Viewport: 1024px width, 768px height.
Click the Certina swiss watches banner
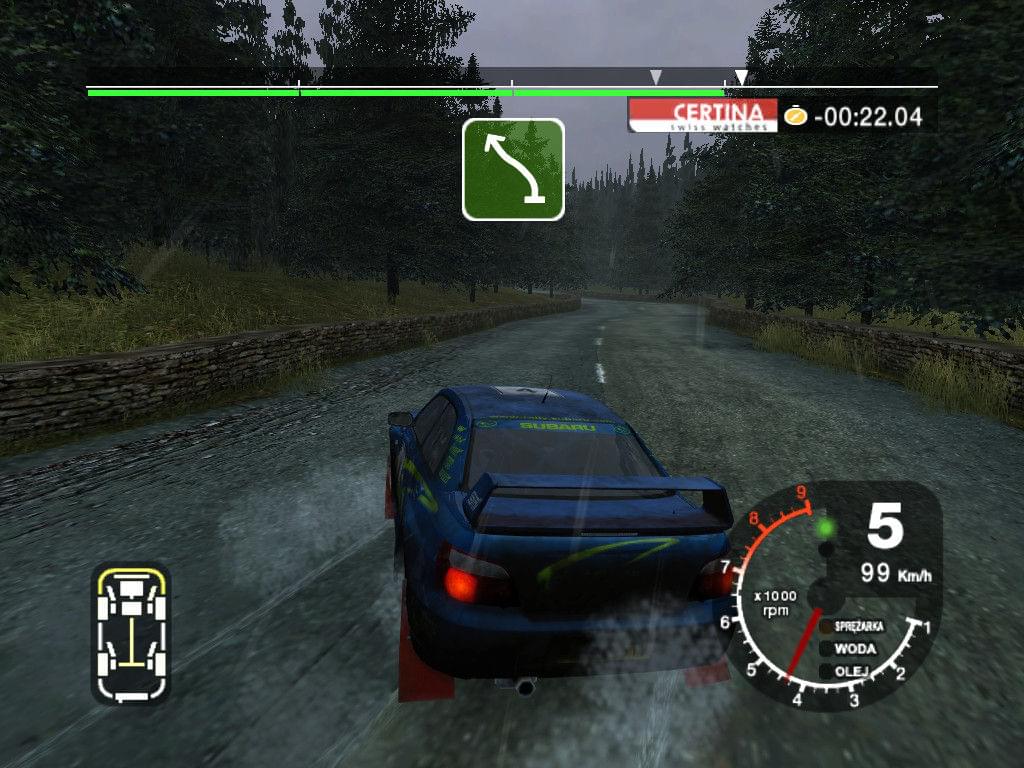703,115
